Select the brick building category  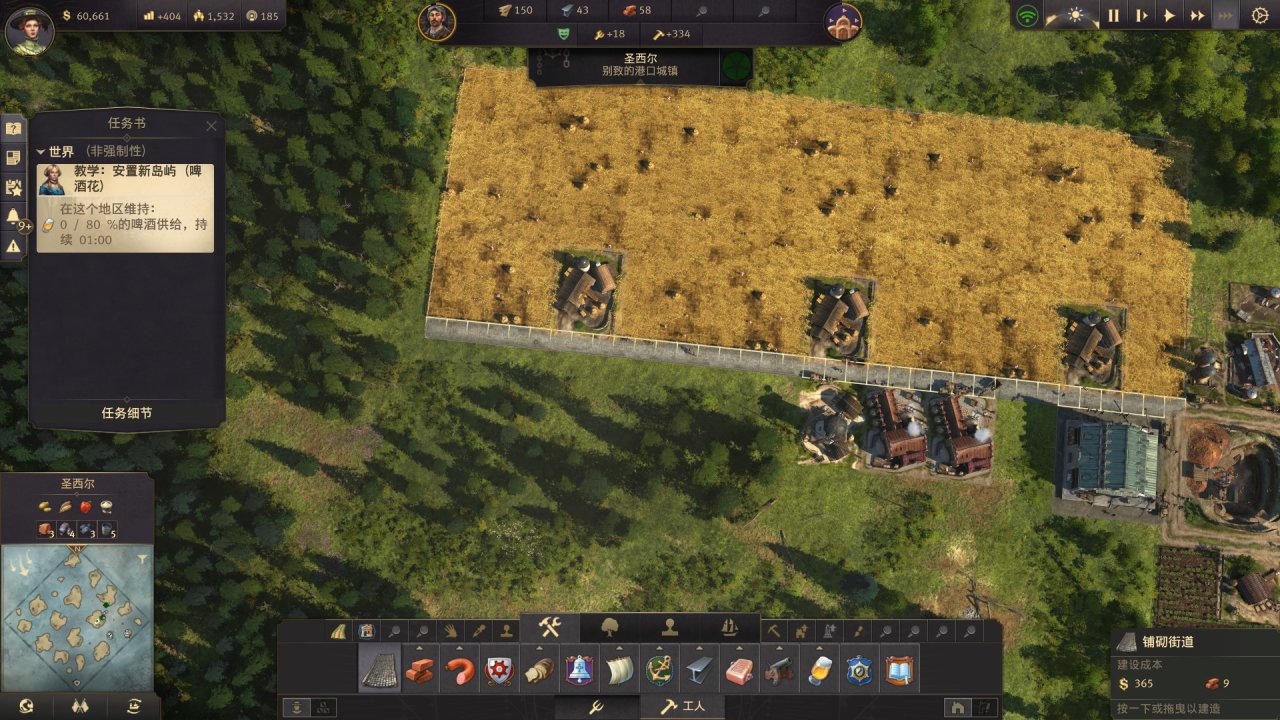click(420, 670)
